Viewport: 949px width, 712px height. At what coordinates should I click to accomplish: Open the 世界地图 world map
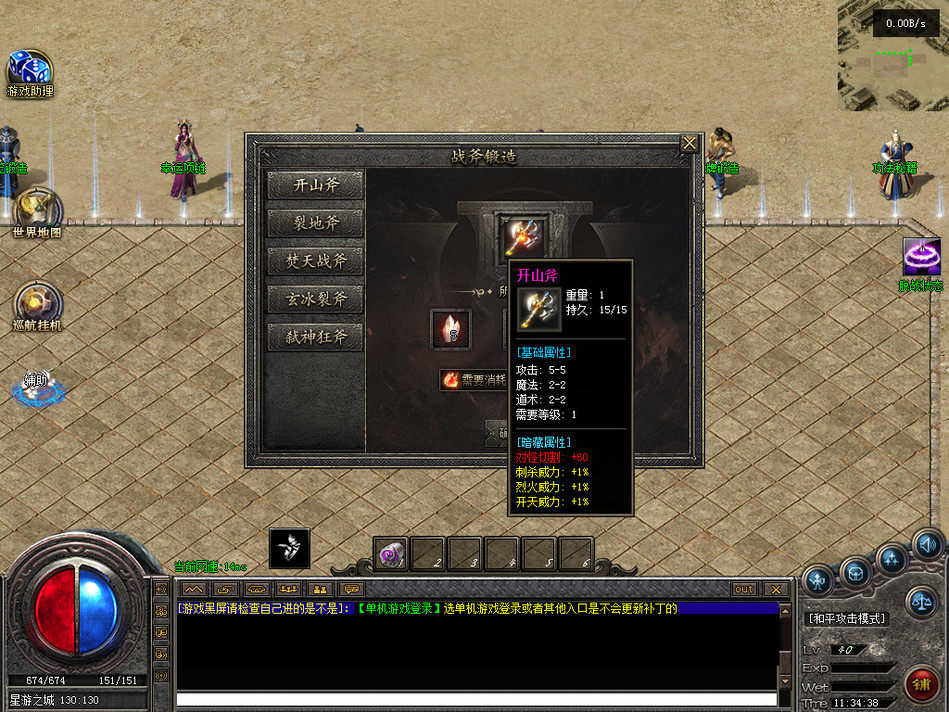point(37,210)
